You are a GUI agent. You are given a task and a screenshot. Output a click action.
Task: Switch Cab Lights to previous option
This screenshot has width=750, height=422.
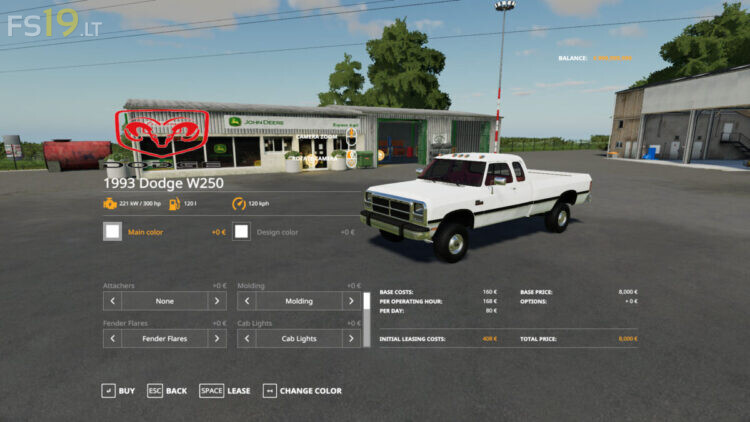[x=246, y=339]
